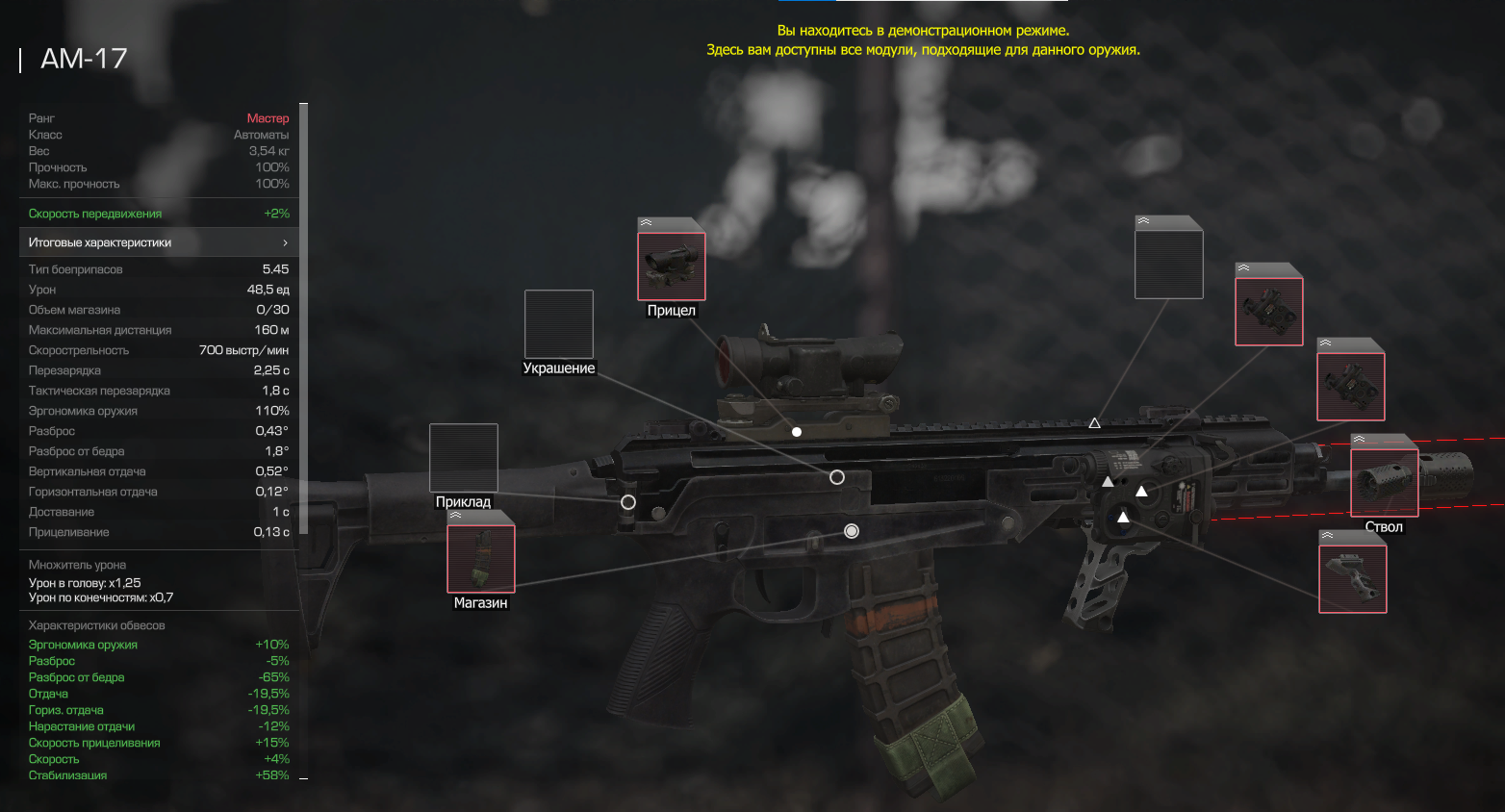Select the Прицел sight module slot

click(672, 266)
